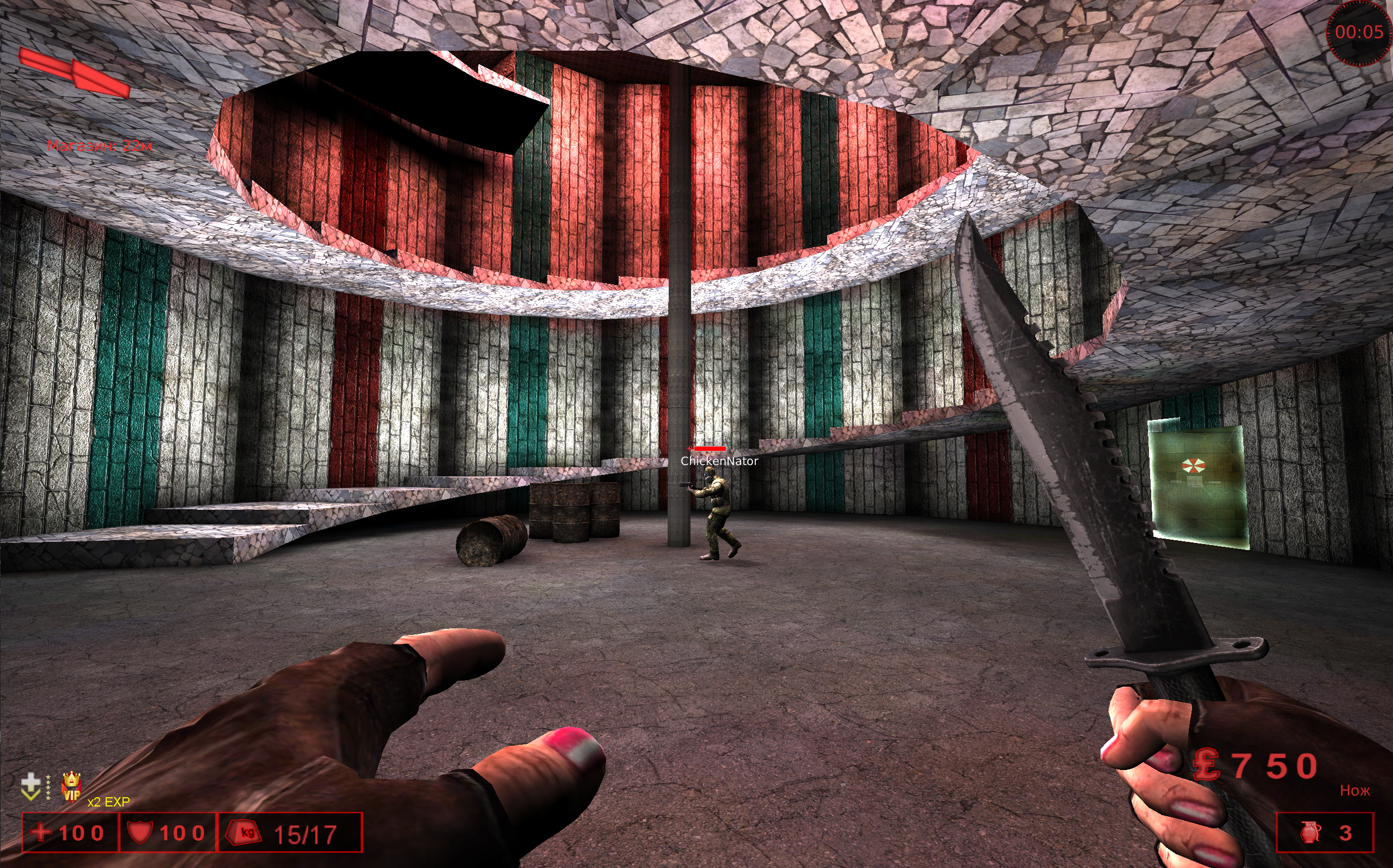Click the red trader direction arrow
The image size is (1393, 868).
click(x=74, y=73)
